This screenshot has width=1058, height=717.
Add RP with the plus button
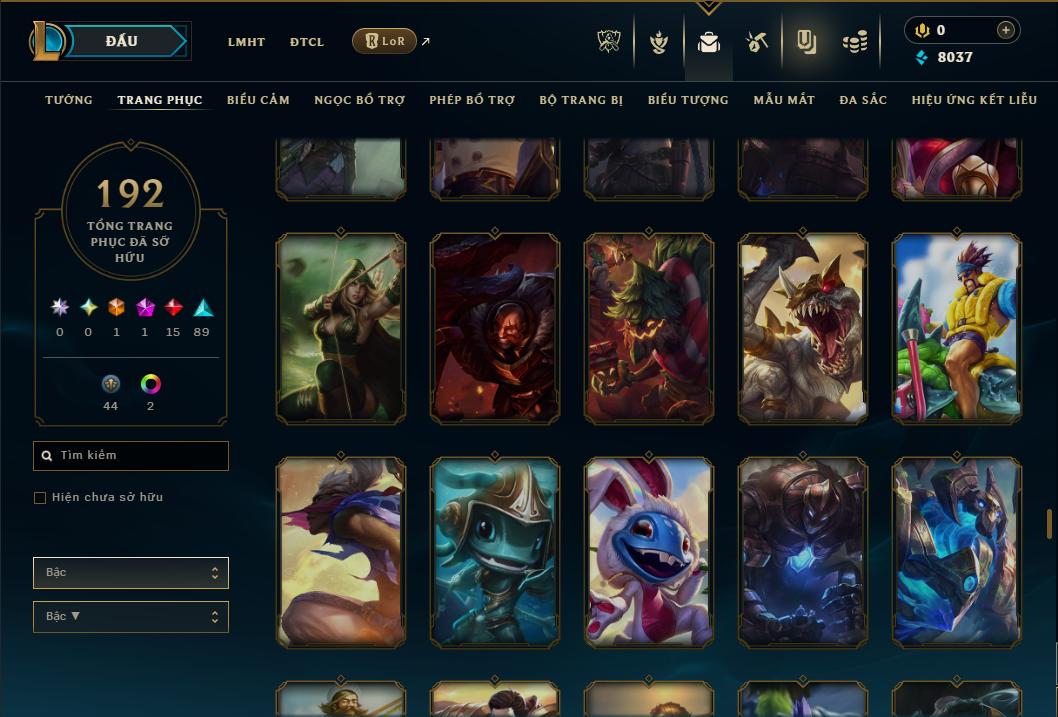point(1006,30)
